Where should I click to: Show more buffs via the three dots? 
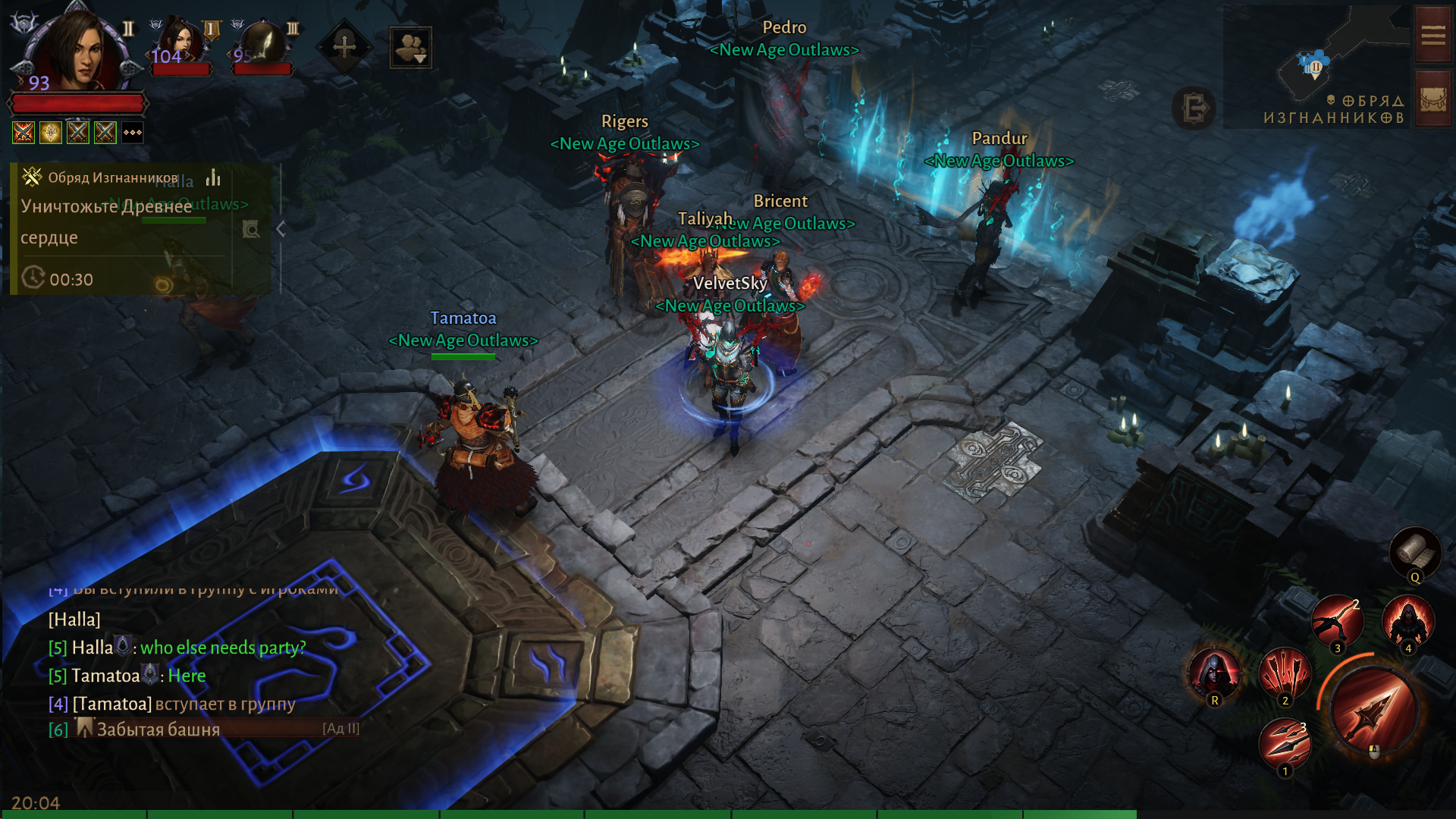pos(133,133)
